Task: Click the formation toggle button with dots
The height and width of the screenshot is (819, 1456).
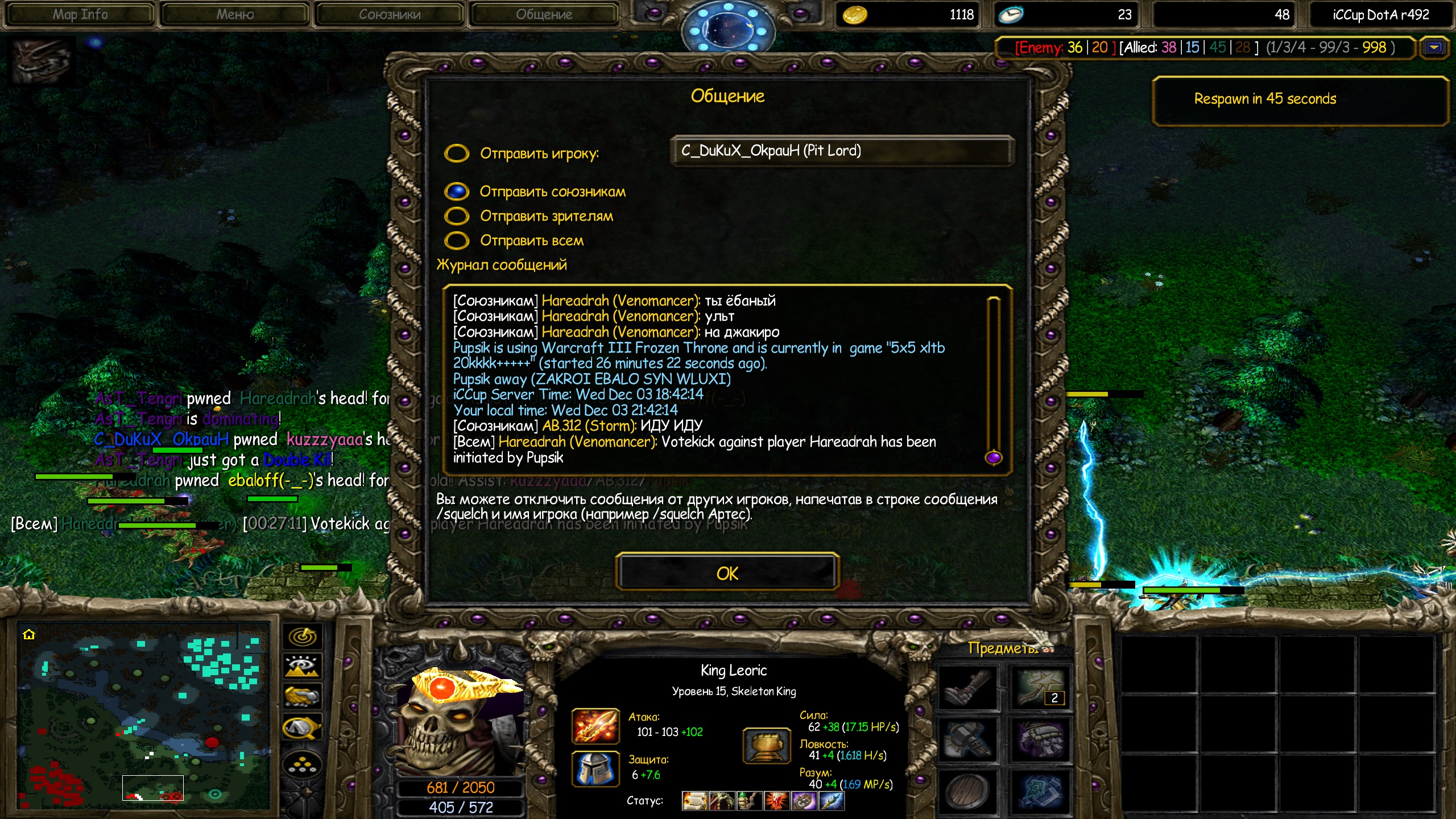Action: pos(303,764)
